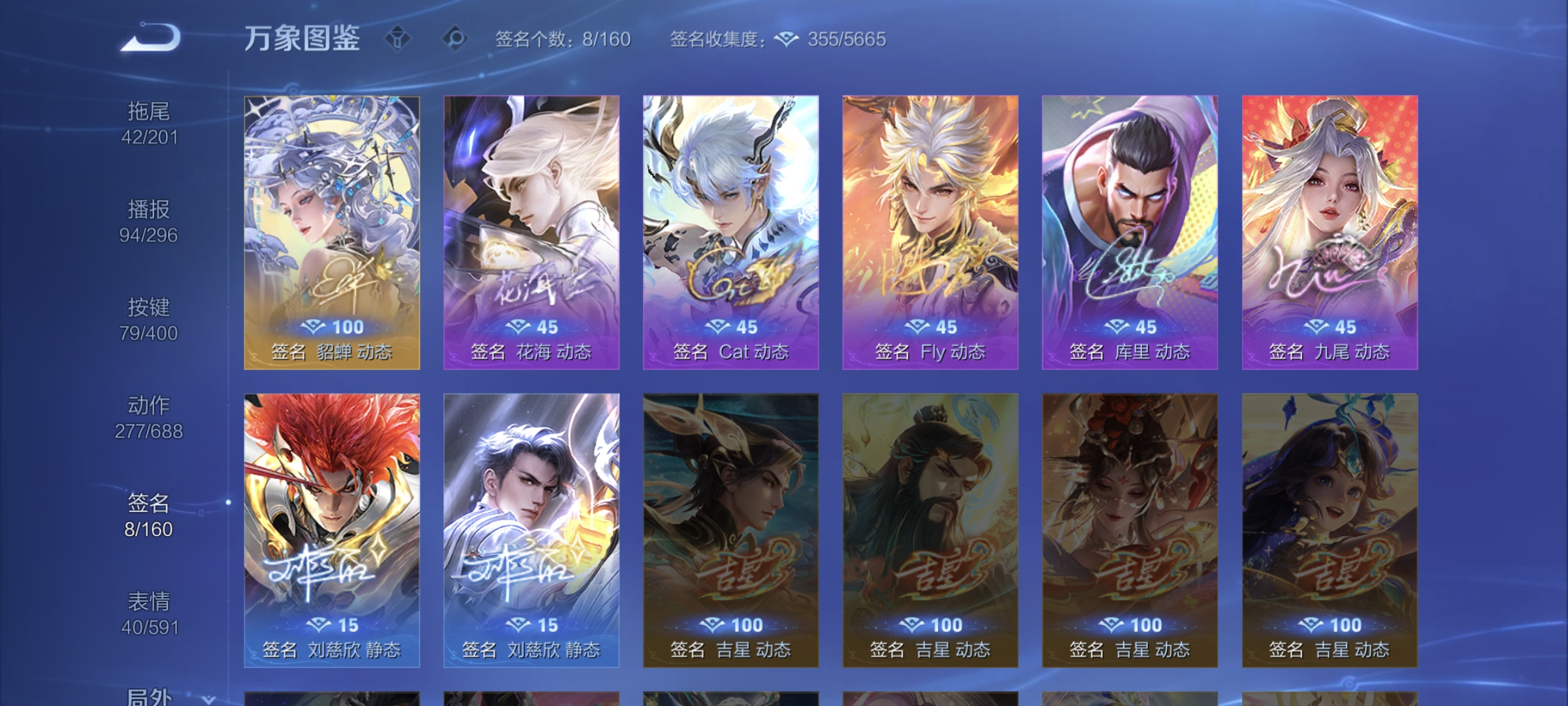Open the search magnifier icon in the header
Image resolution: width=1568 pixels, height=706 pixels.
[457, 39]
